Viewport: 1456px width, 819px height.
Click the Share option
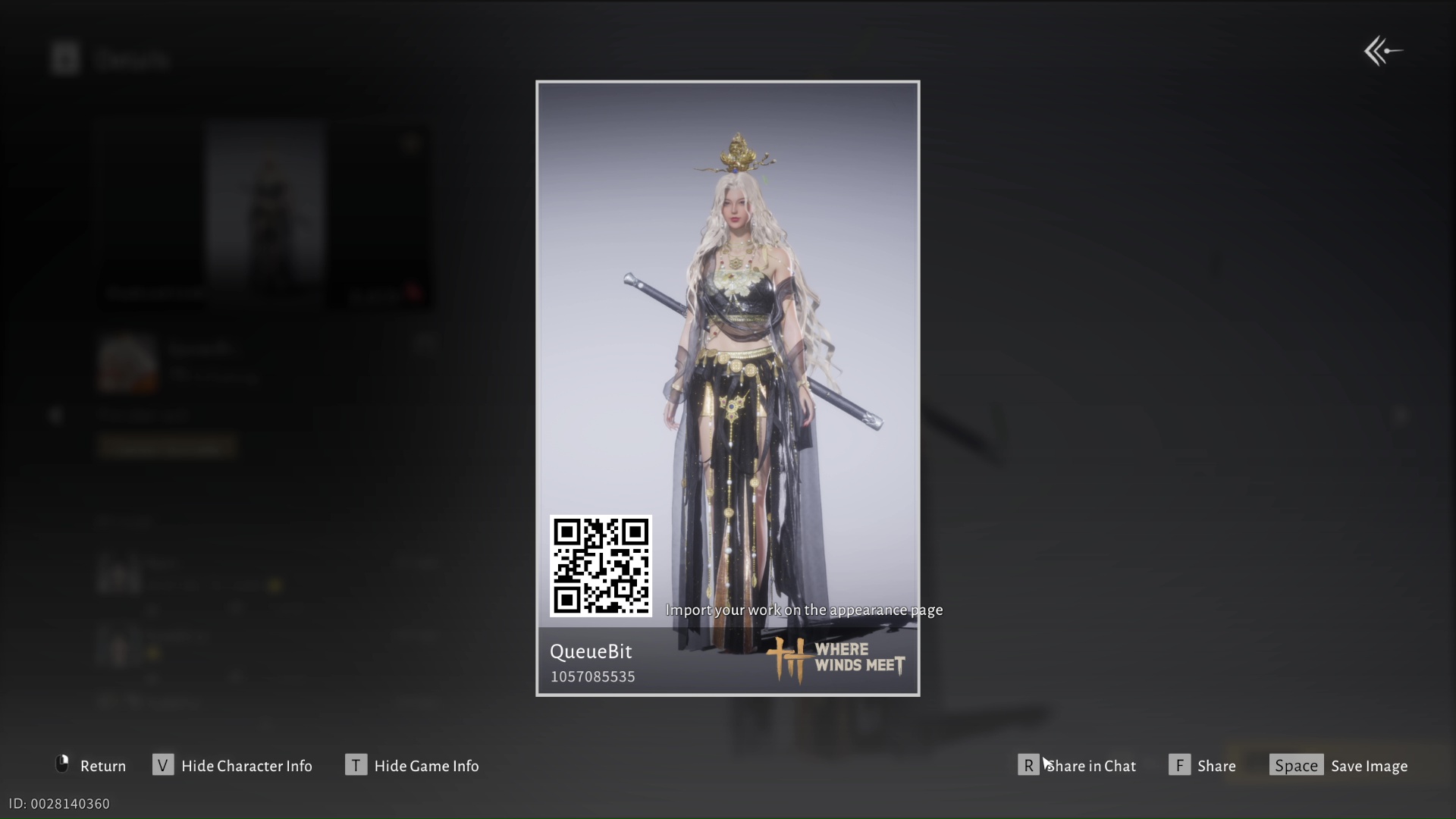pos(1216,765)
